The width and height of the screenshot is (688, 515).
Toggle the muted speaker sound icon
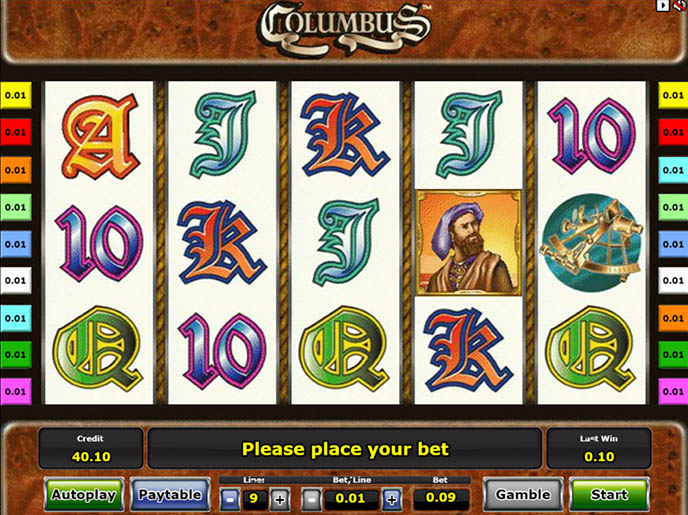[679, 6]
